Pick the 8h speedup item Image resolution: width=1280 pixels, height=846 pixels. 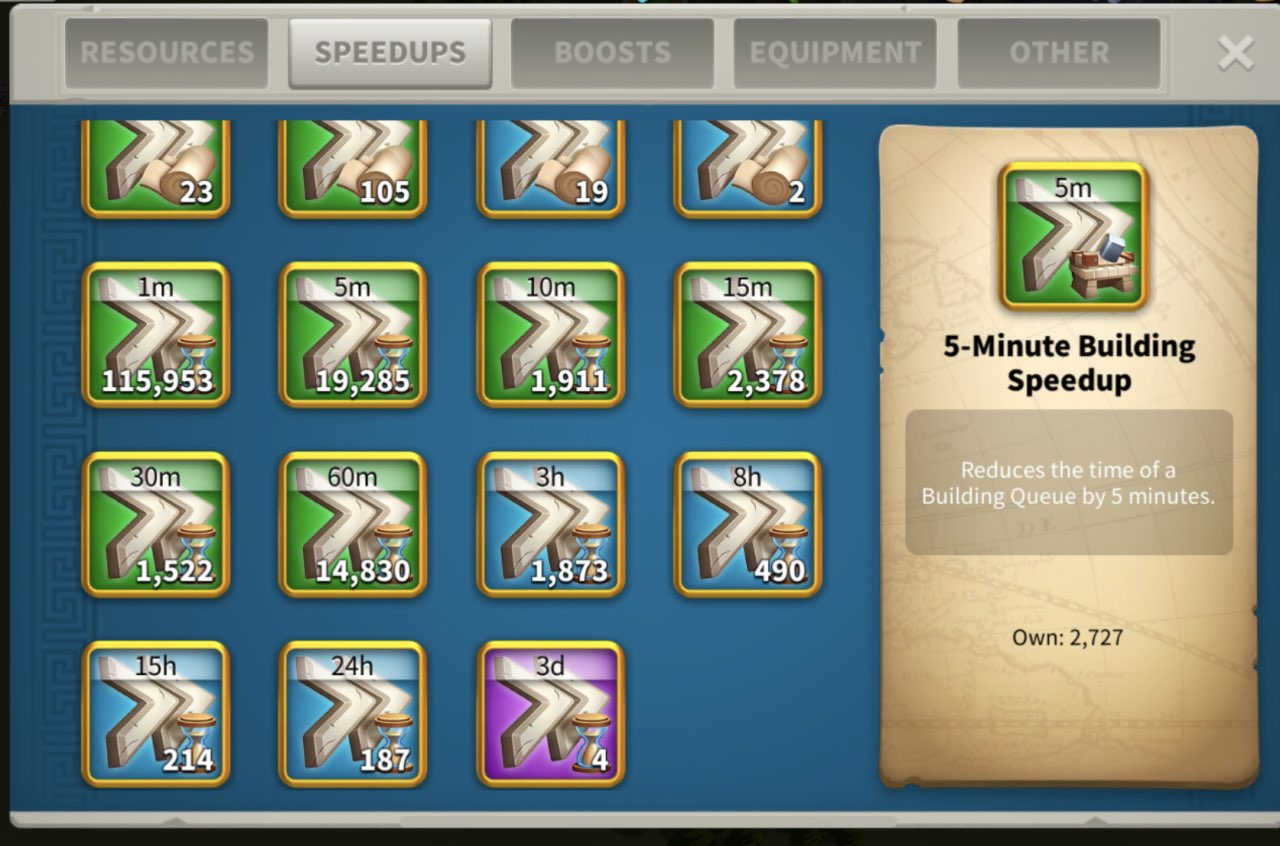tap(748, 525)
